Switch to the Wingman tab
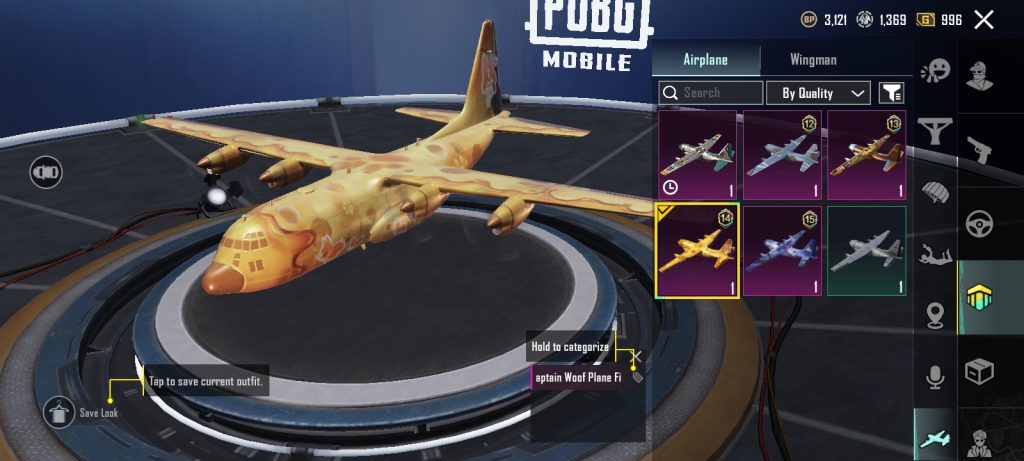The width and height of the screenshot is (1024, 461). point(813,60)
